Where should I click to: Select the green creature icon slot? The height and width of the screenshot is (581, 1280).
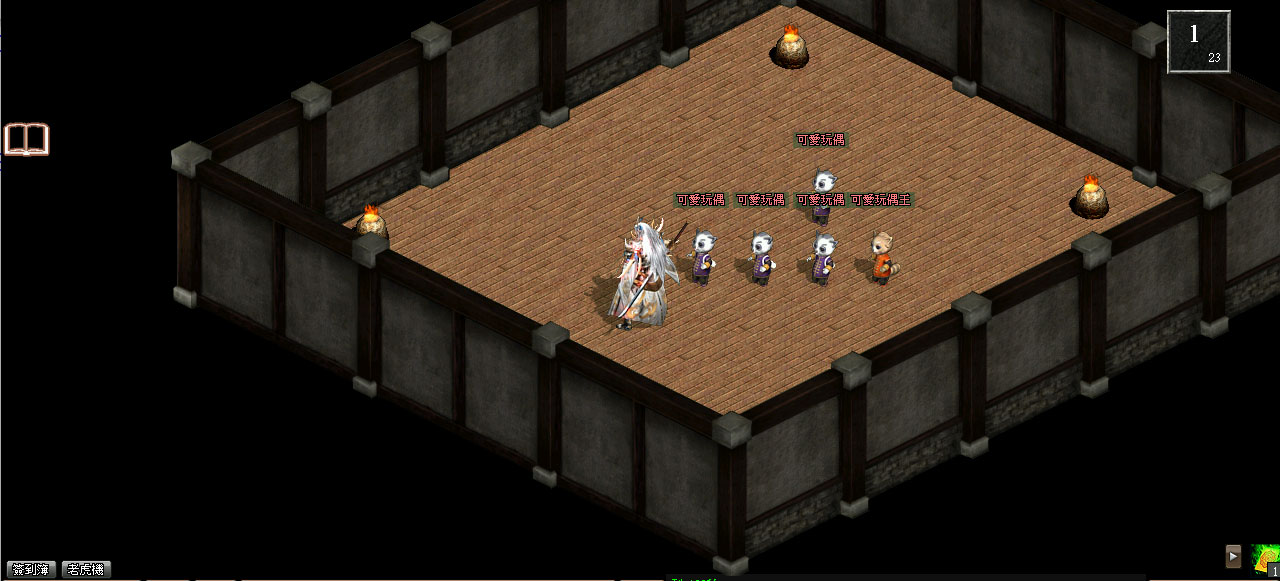tap(1265, 558)
